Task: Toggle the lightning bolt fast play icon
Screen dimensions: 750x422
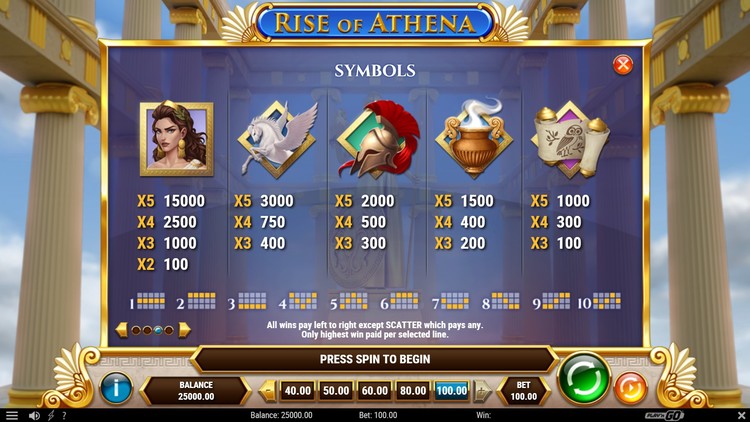Action: point(51,415)
